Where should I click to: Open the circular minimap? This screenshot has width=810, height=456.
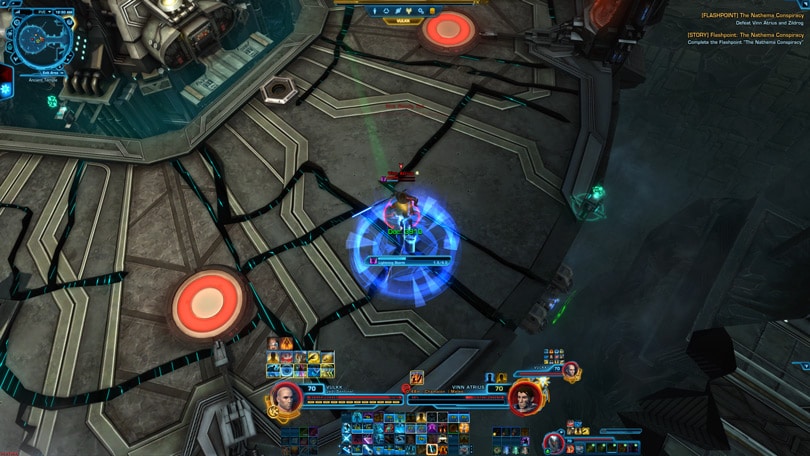coord(39,40)
